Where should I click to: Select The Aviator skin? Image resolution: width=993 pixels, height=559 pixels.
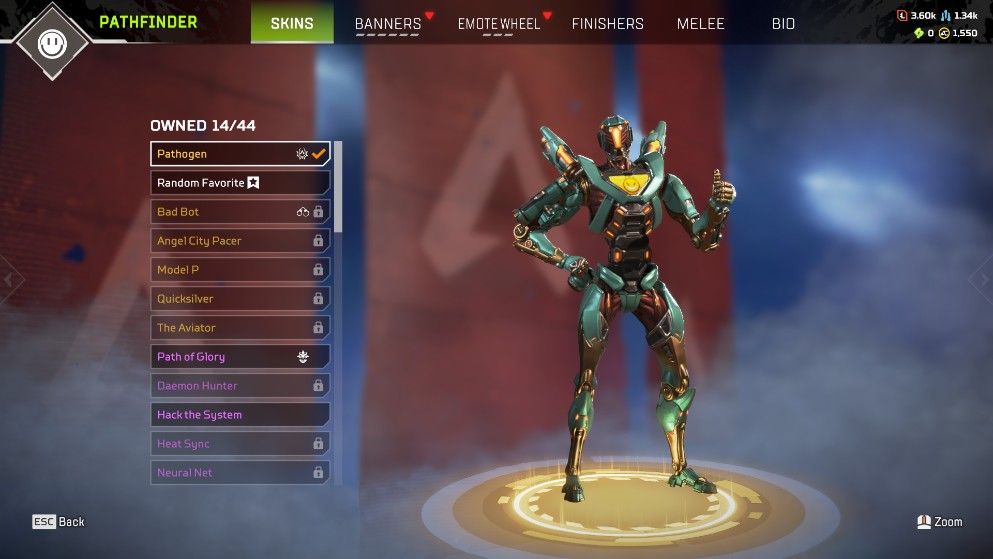coord(240,328)
